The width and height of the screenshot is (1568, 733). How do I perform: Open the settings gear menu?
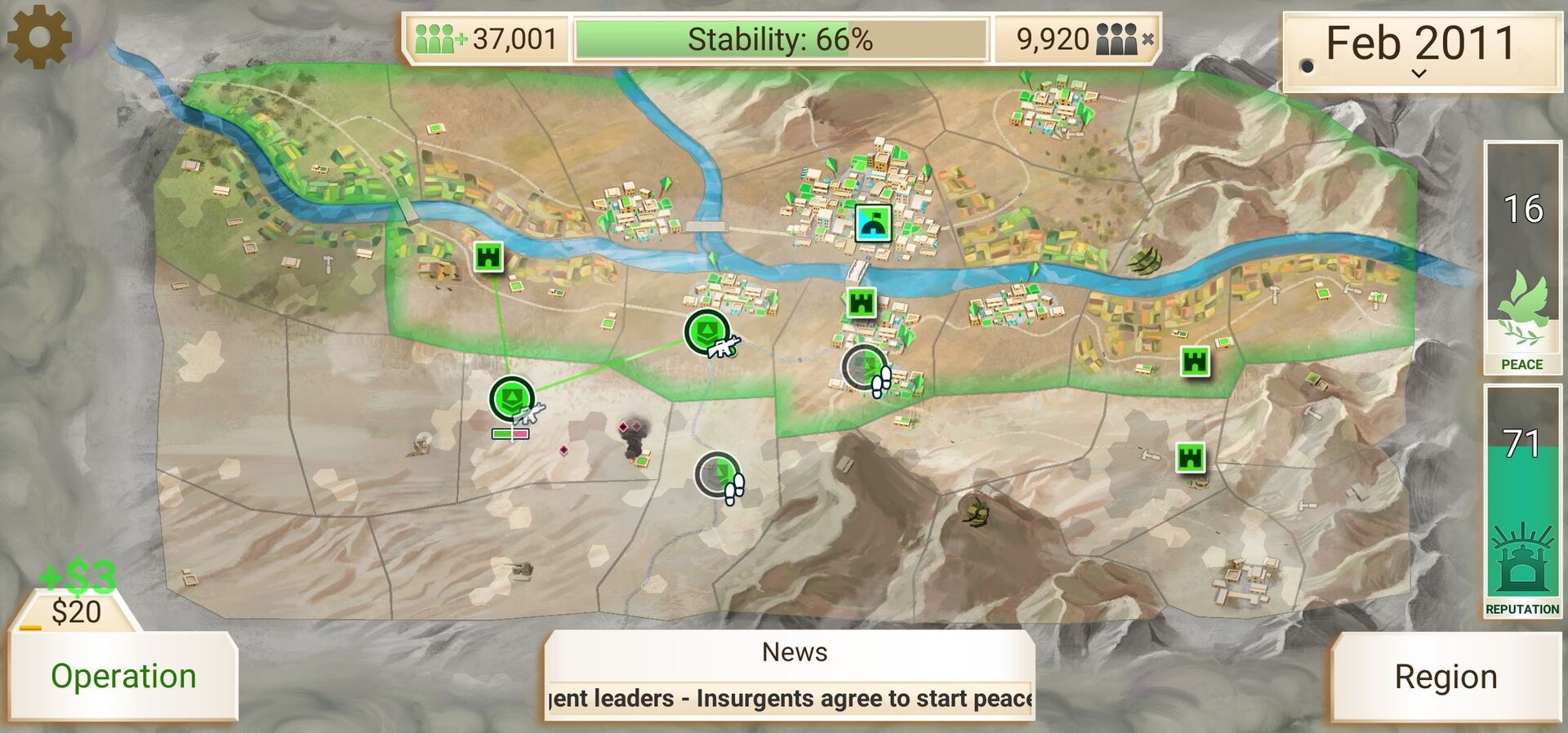point(39,37)
